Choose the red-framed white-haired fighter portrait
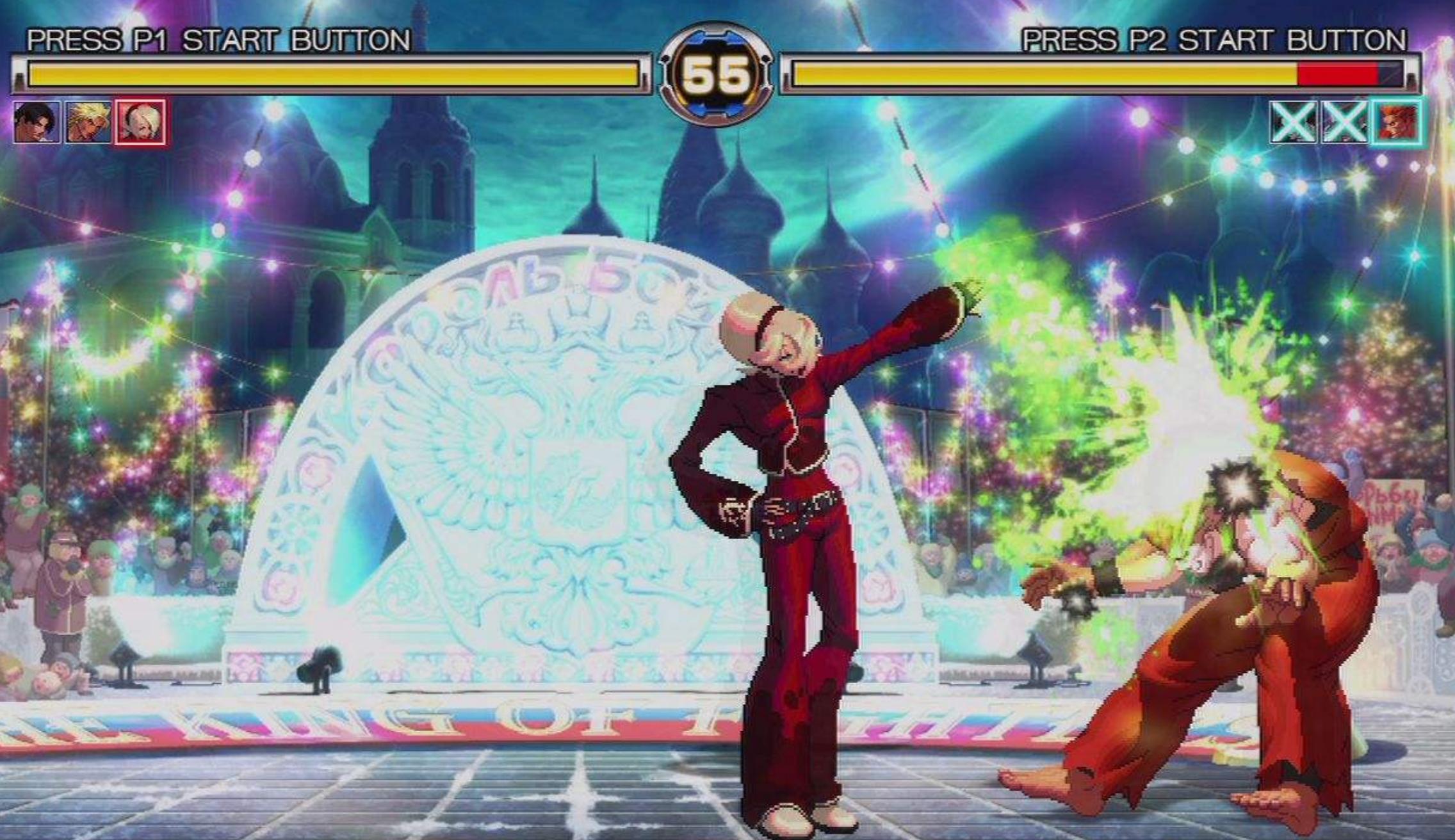Image resolution: width=1455 pixels, height=840 pixels. pos(141,122)
